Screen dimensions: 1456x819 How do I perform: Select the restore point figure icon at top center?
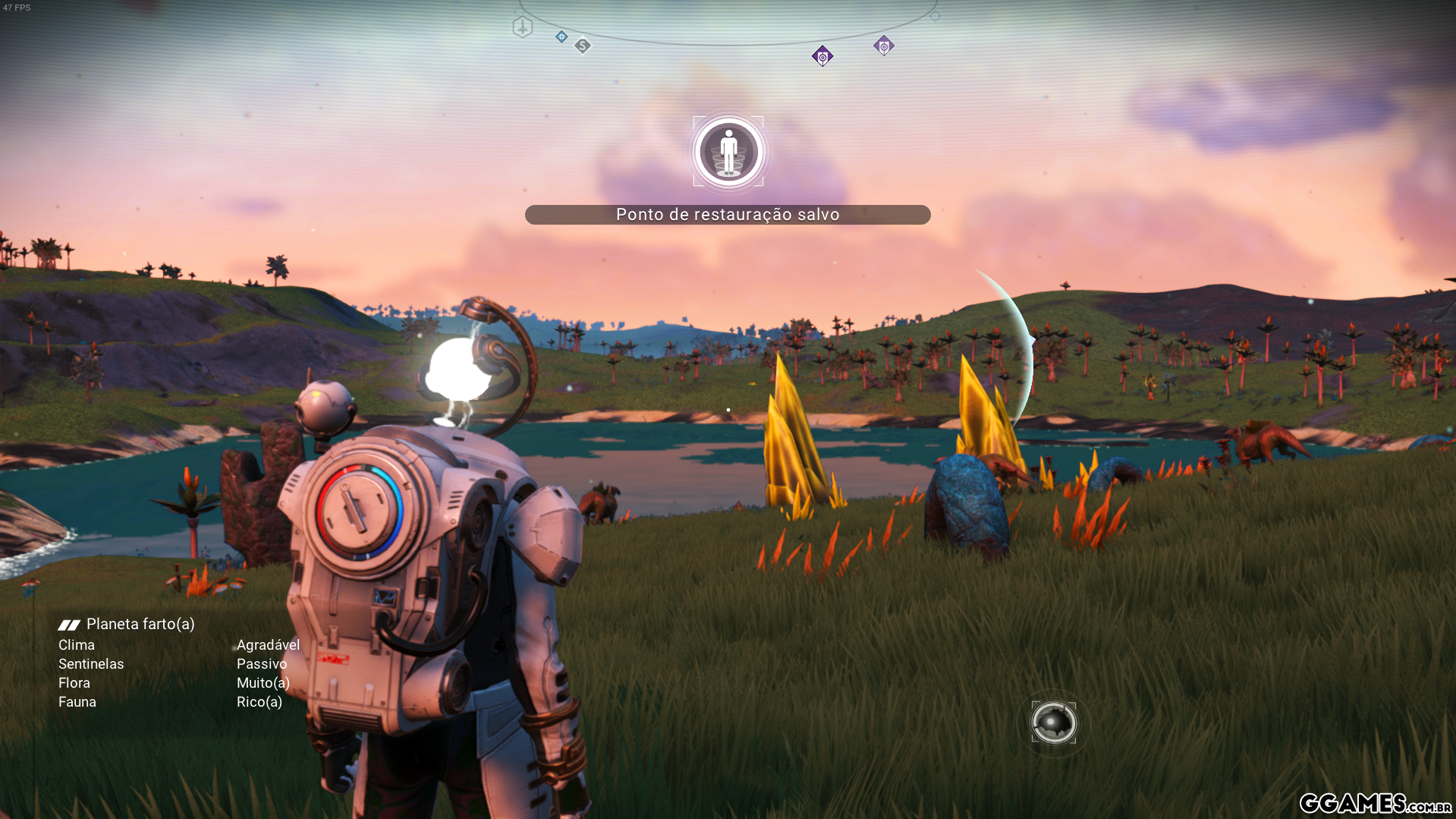tap(728, 150)
